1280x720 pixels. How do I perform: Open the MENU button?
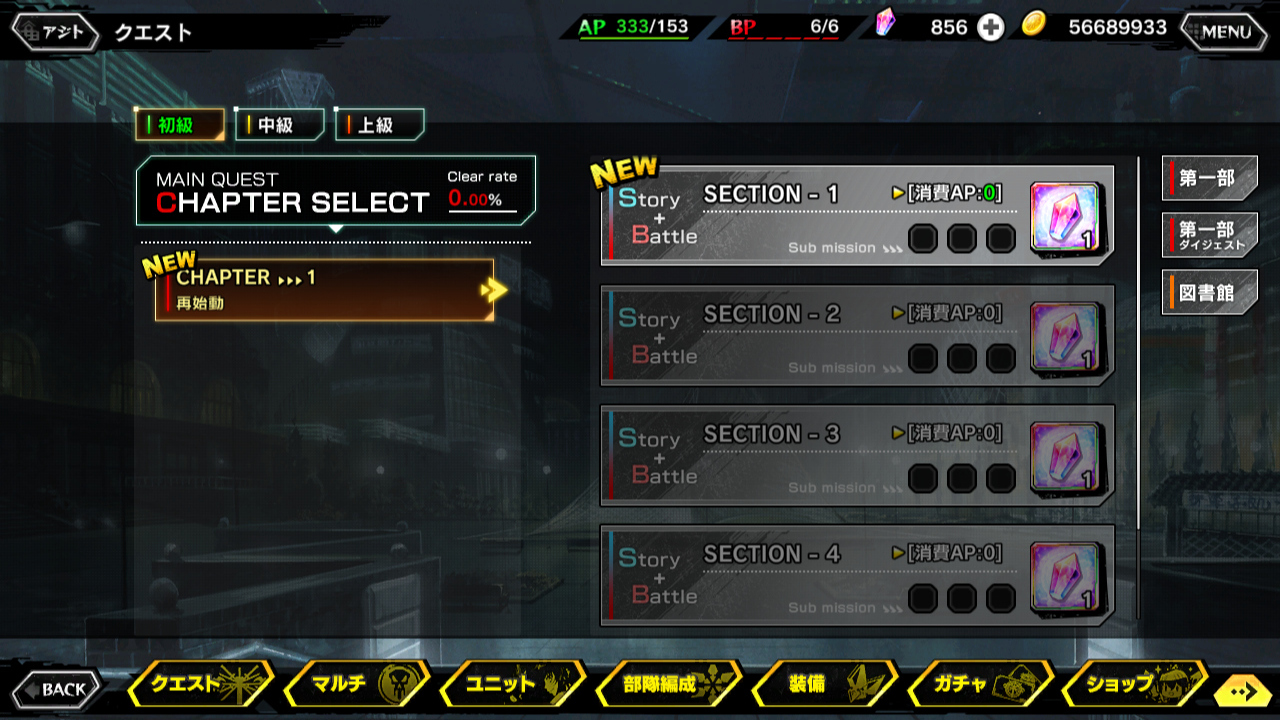point(1226,31)
